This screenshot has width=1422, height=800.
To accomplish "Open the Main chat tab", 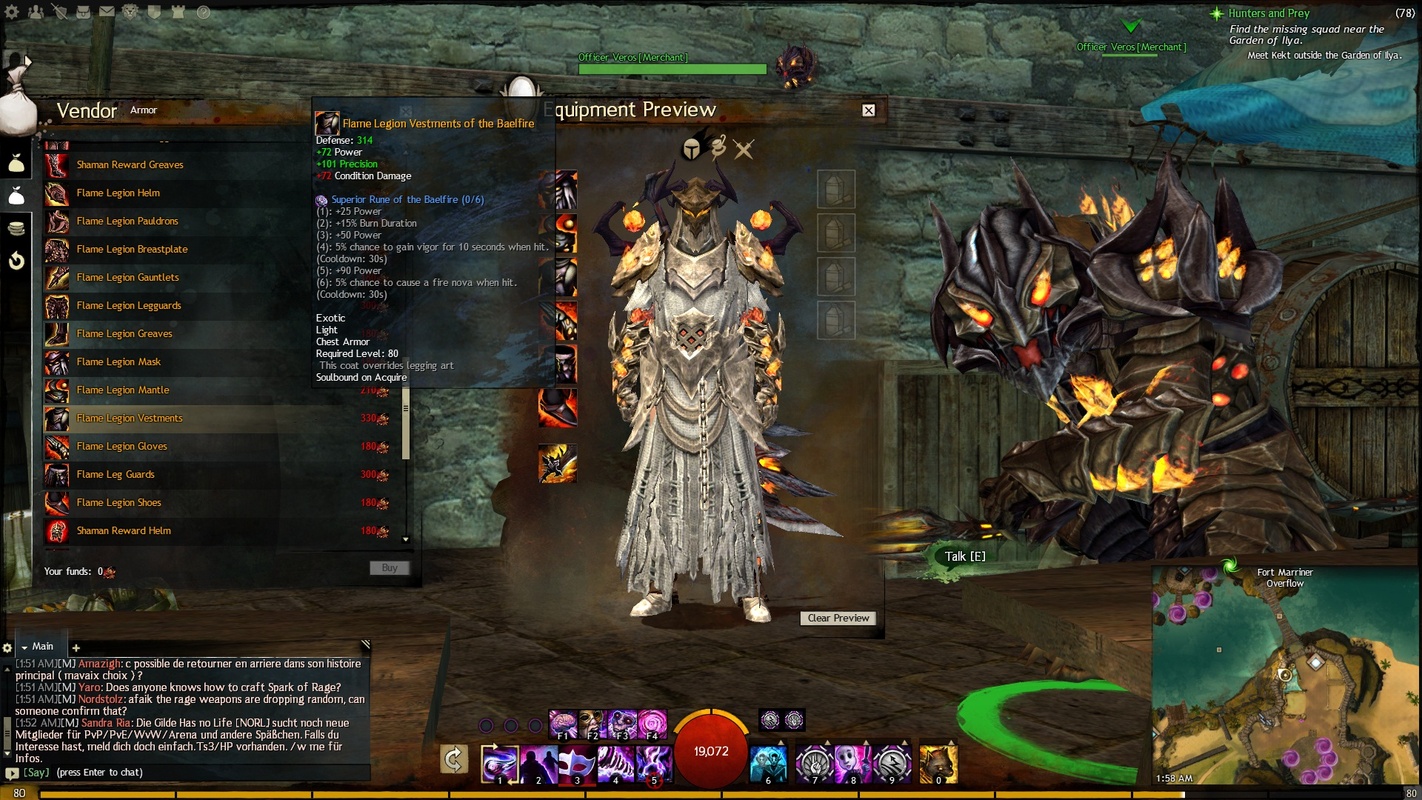I will [42, 647].
